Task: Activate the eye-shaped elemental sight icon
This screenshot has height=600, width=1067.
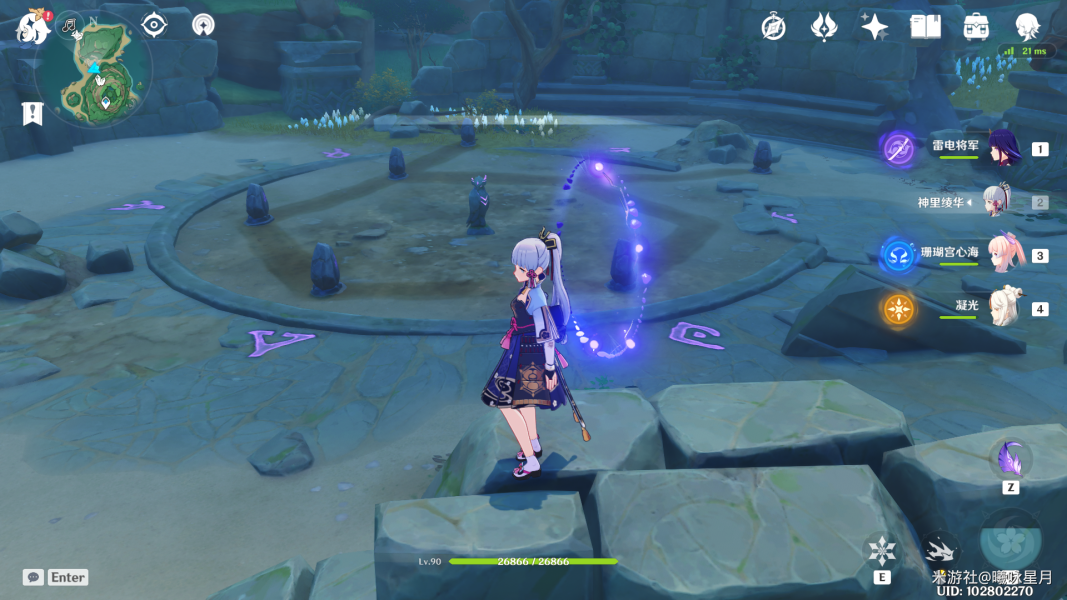Action: (x=154, y=25)
